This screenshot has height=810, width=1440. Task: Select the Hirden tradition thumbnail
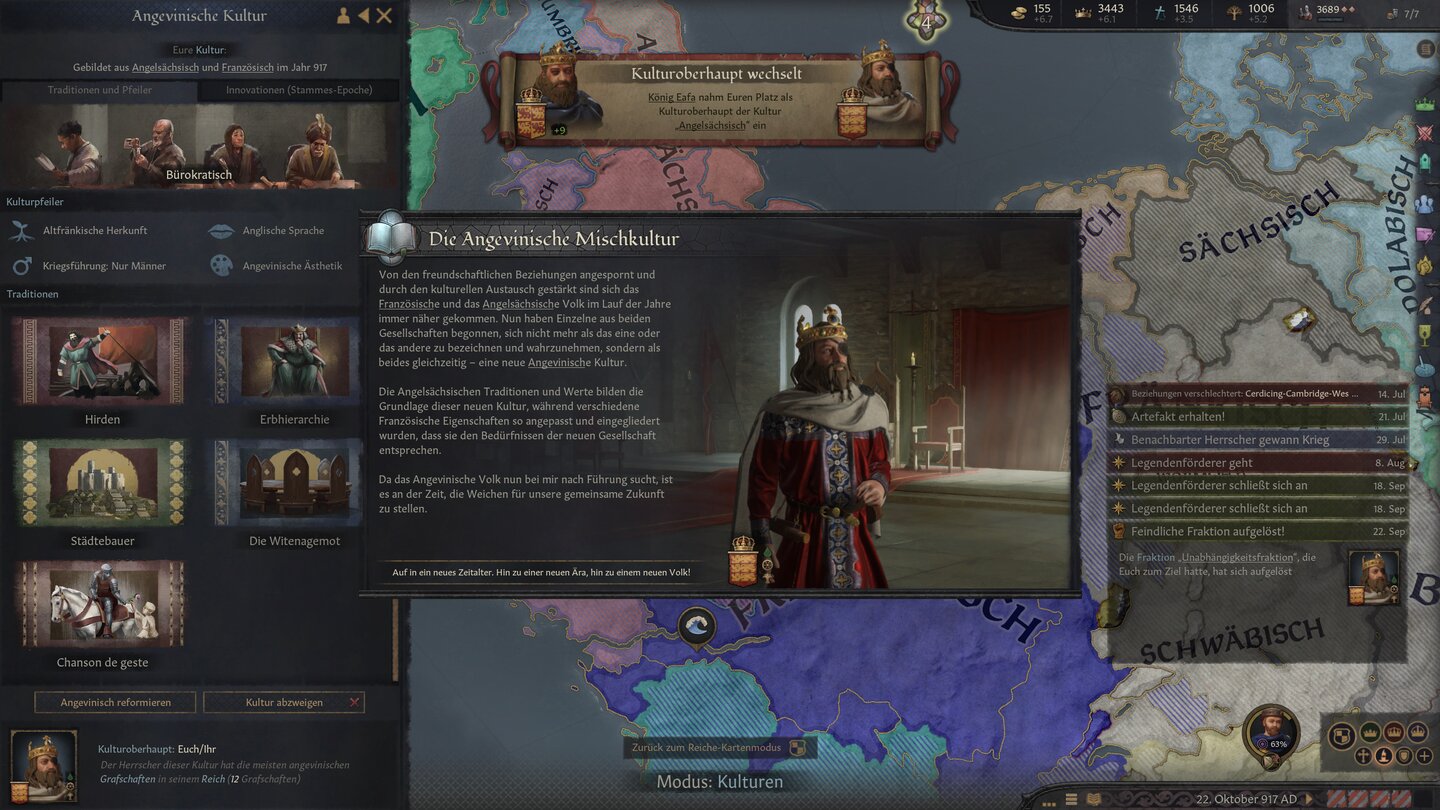100,360
